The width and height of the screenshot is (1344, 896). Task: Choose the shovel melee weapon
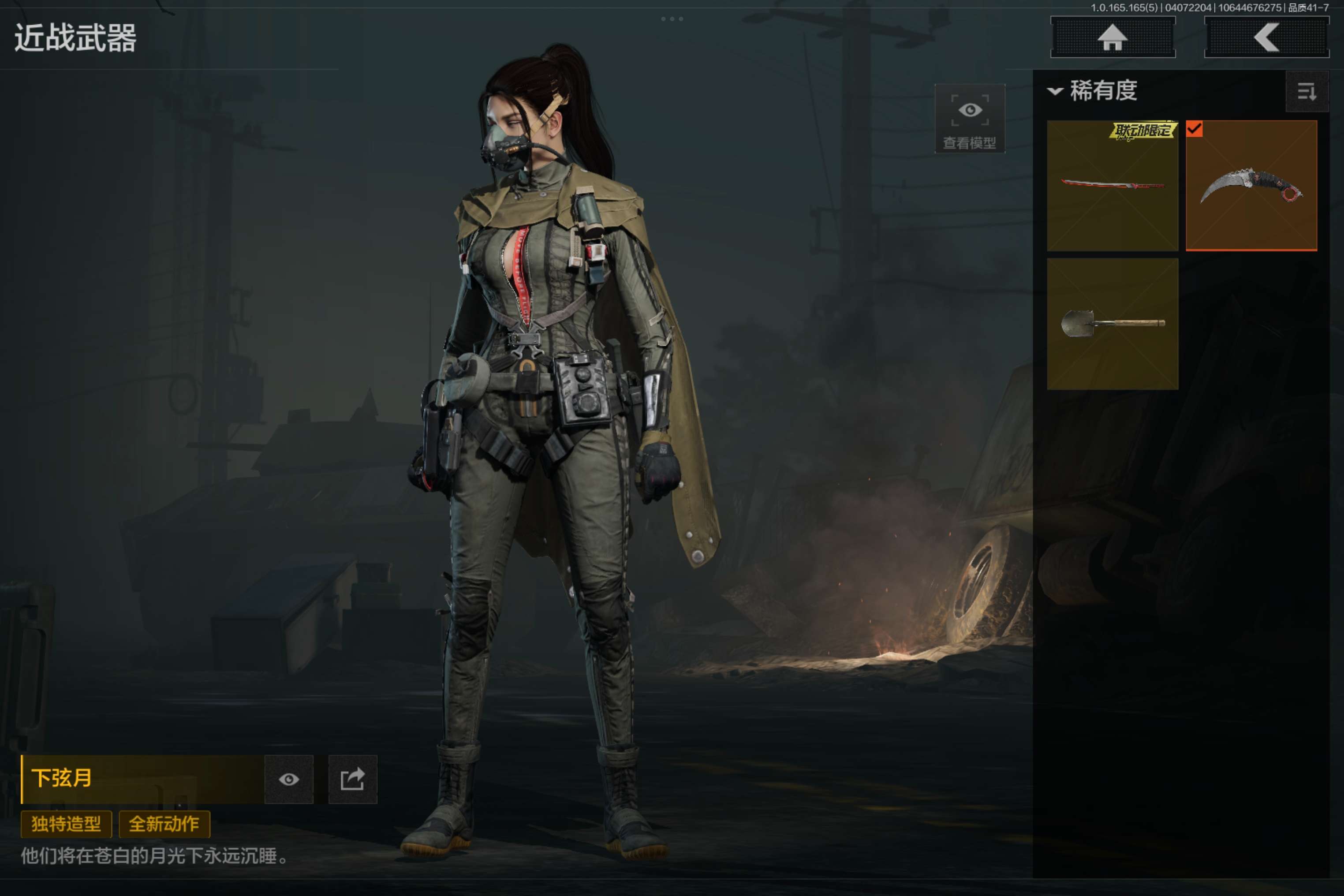click(x=1112, y=324)
